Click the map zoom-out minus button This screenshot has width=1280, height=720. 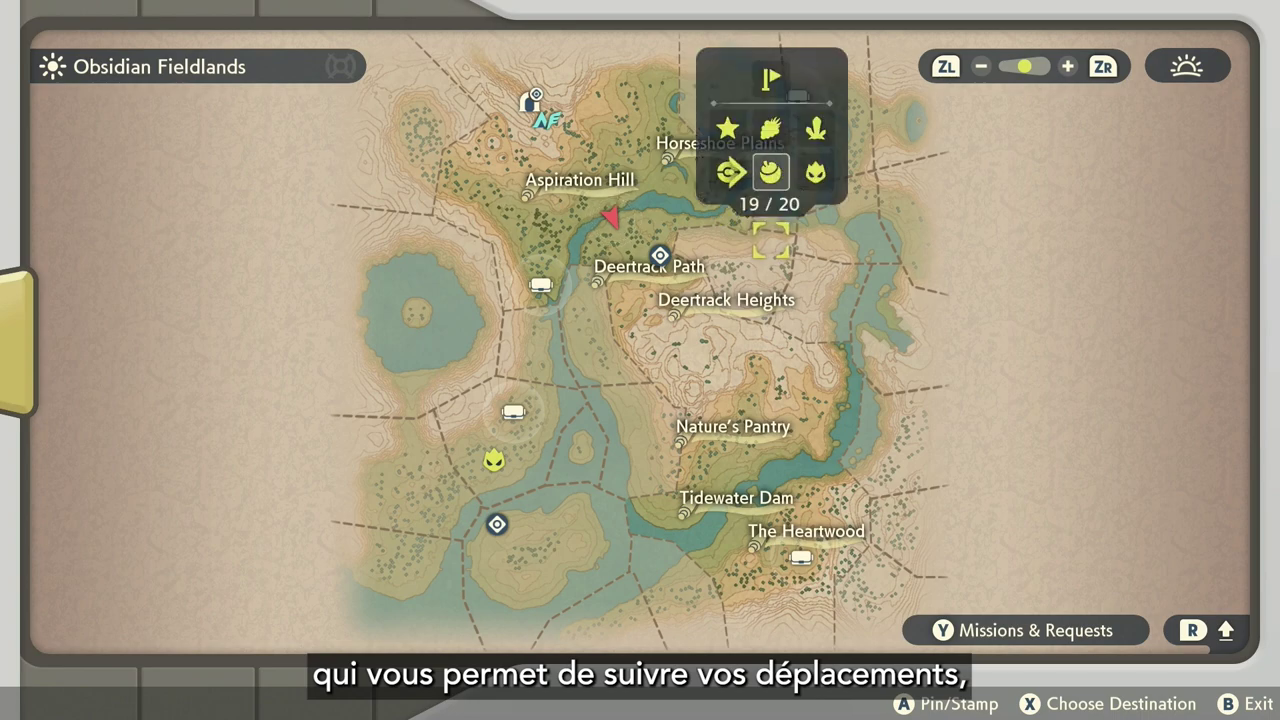pyautogui.click(x=981, y=67)
